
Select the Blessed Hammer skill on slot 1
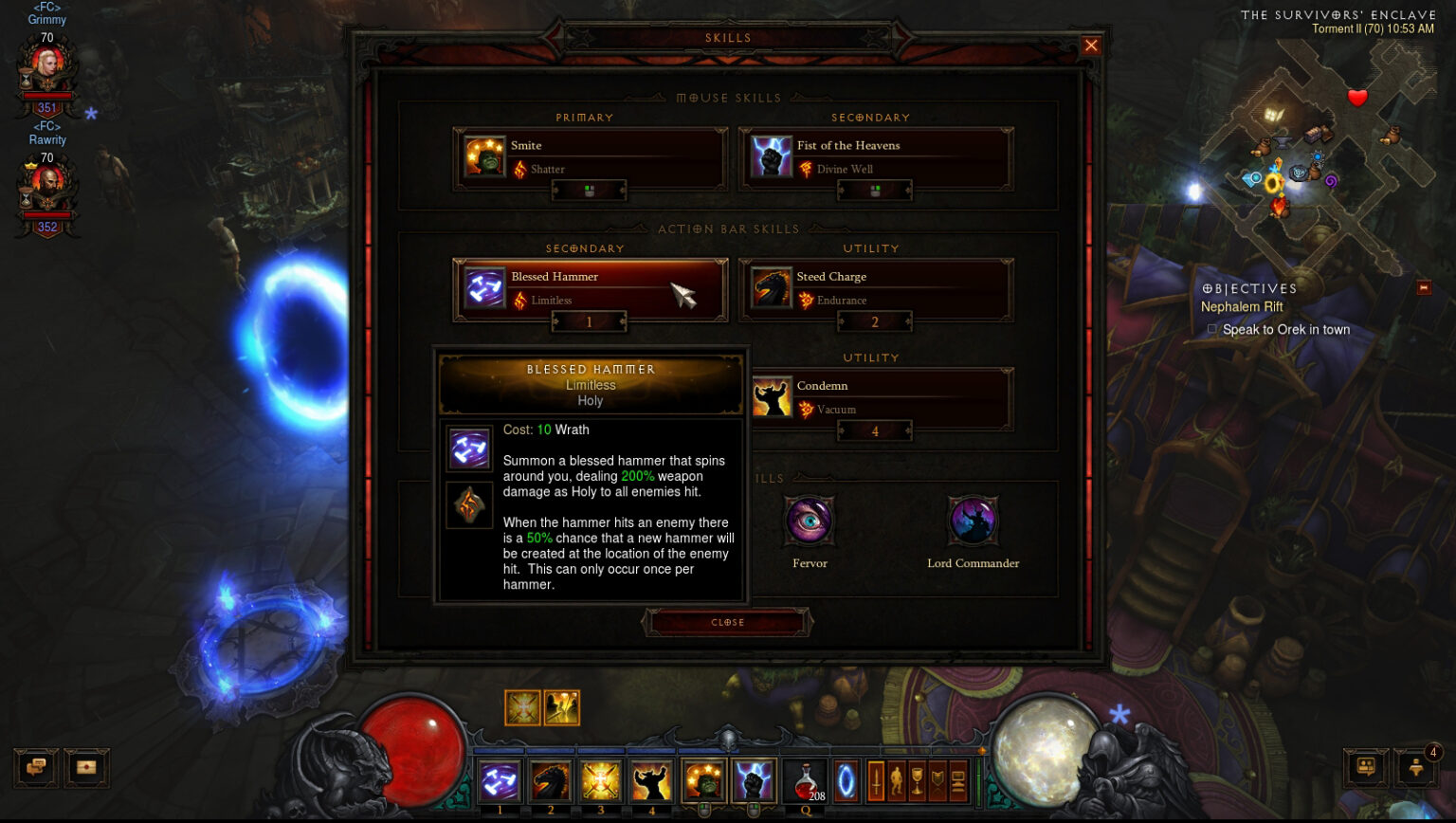[x=500, y=780]
